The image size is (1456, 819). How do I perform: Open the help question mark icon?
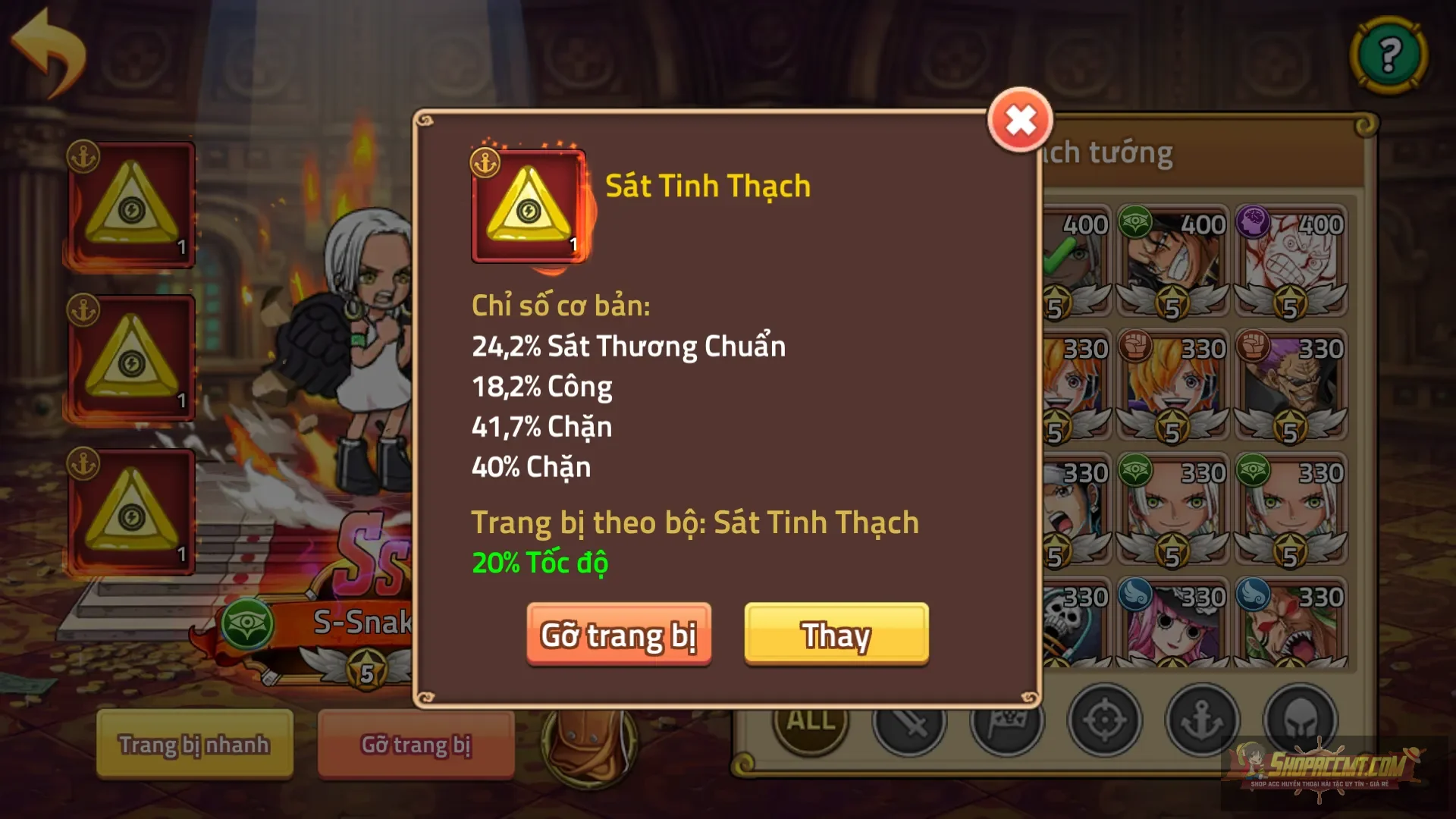coord(1389,55)
